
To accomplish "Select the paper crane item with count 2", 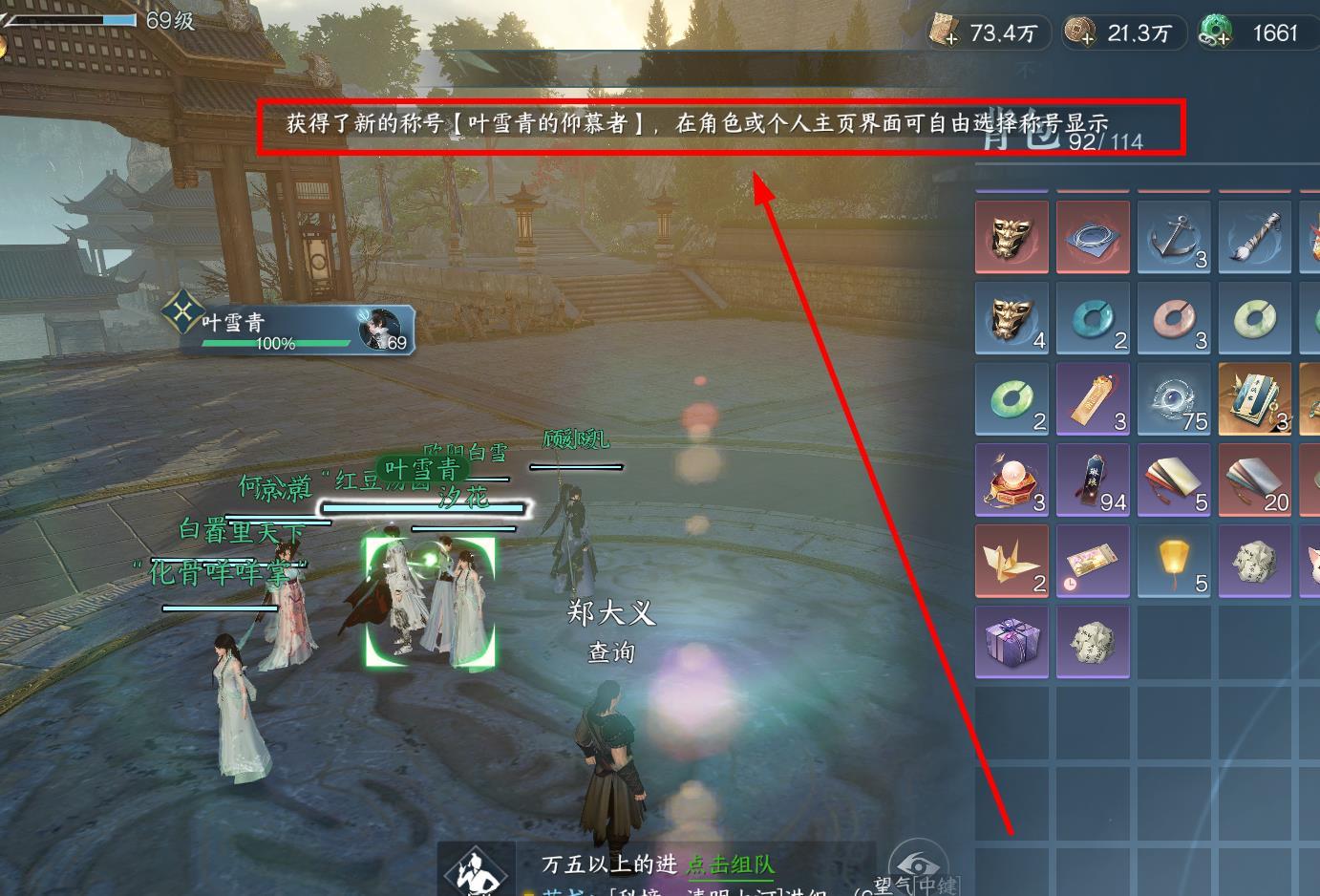I will [1011, 561].
